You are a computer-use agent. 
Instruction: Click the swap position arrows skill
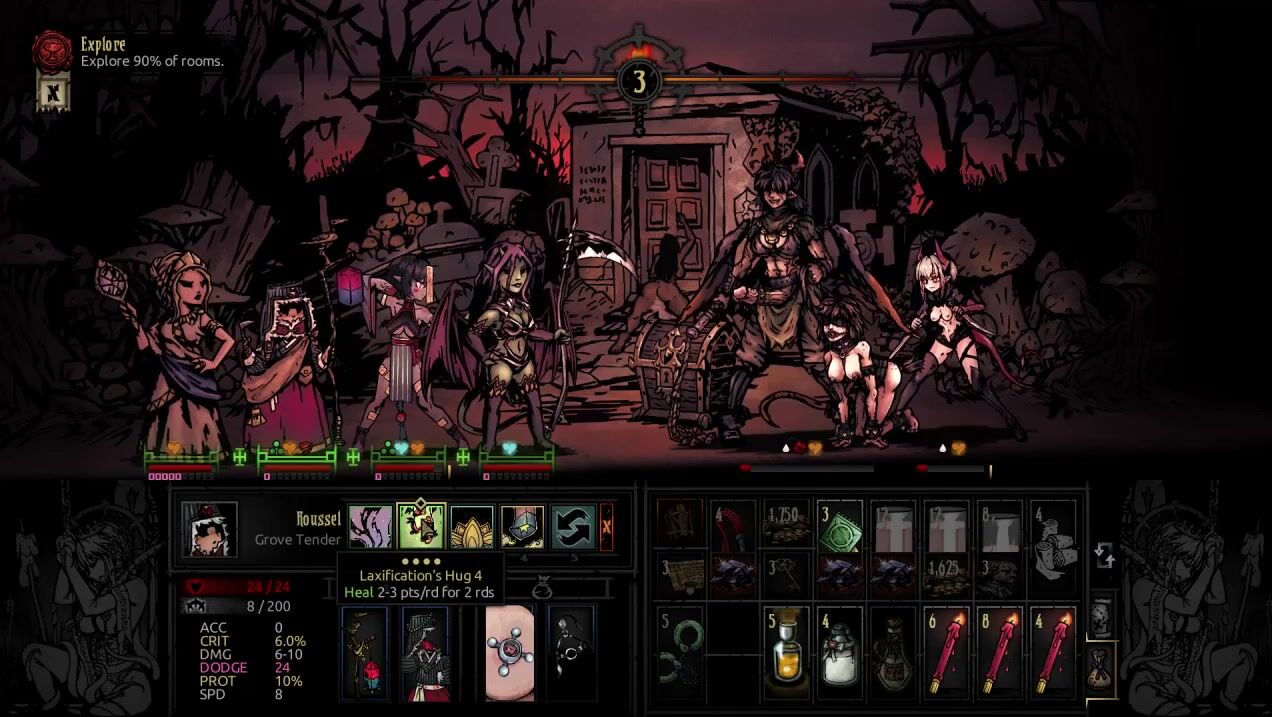click(573, 527)
